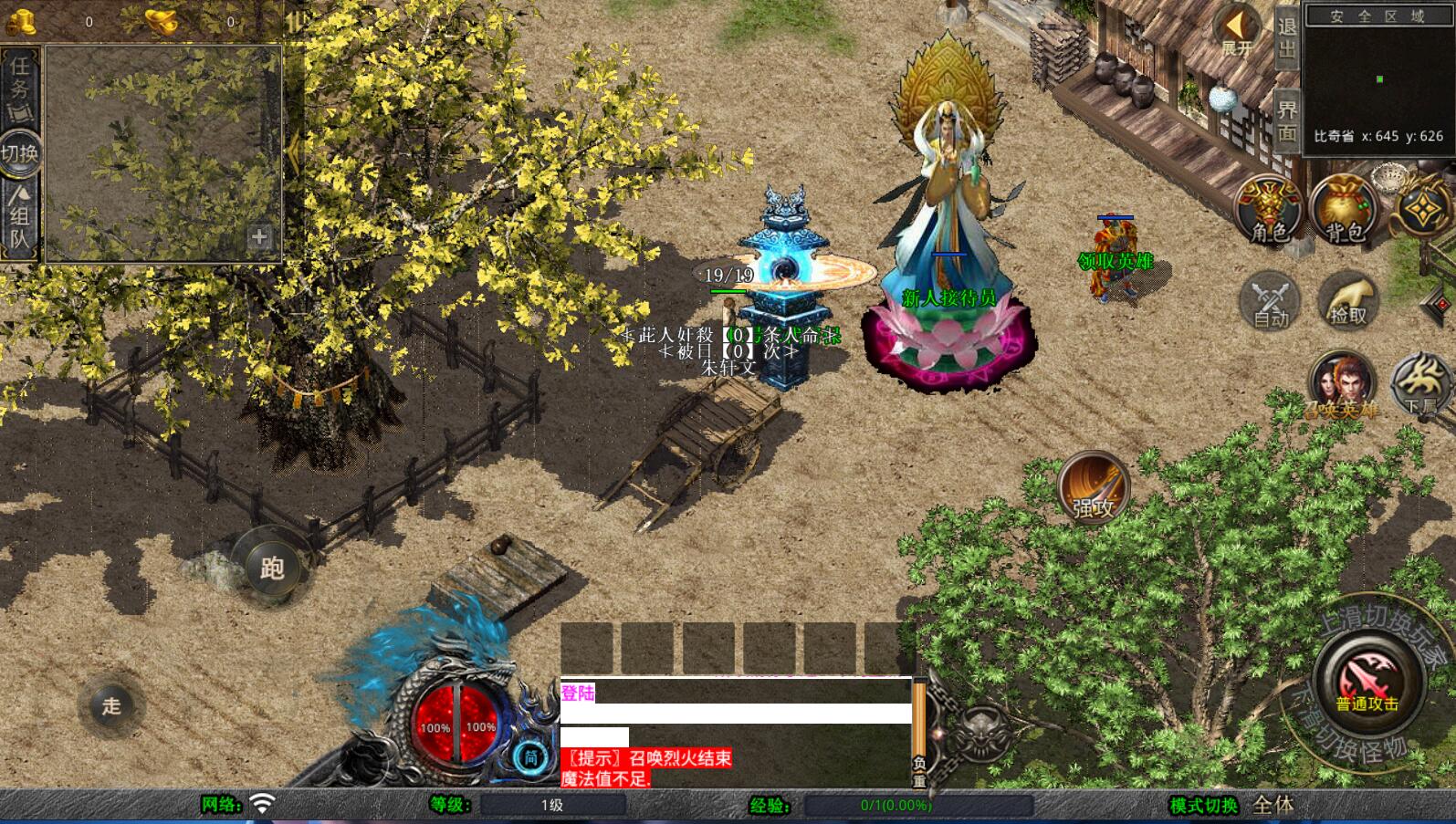This screenshot has width=1456, height=824.
Task: Click the blue 简 button beside health orb
Action: tap(530, 756)
